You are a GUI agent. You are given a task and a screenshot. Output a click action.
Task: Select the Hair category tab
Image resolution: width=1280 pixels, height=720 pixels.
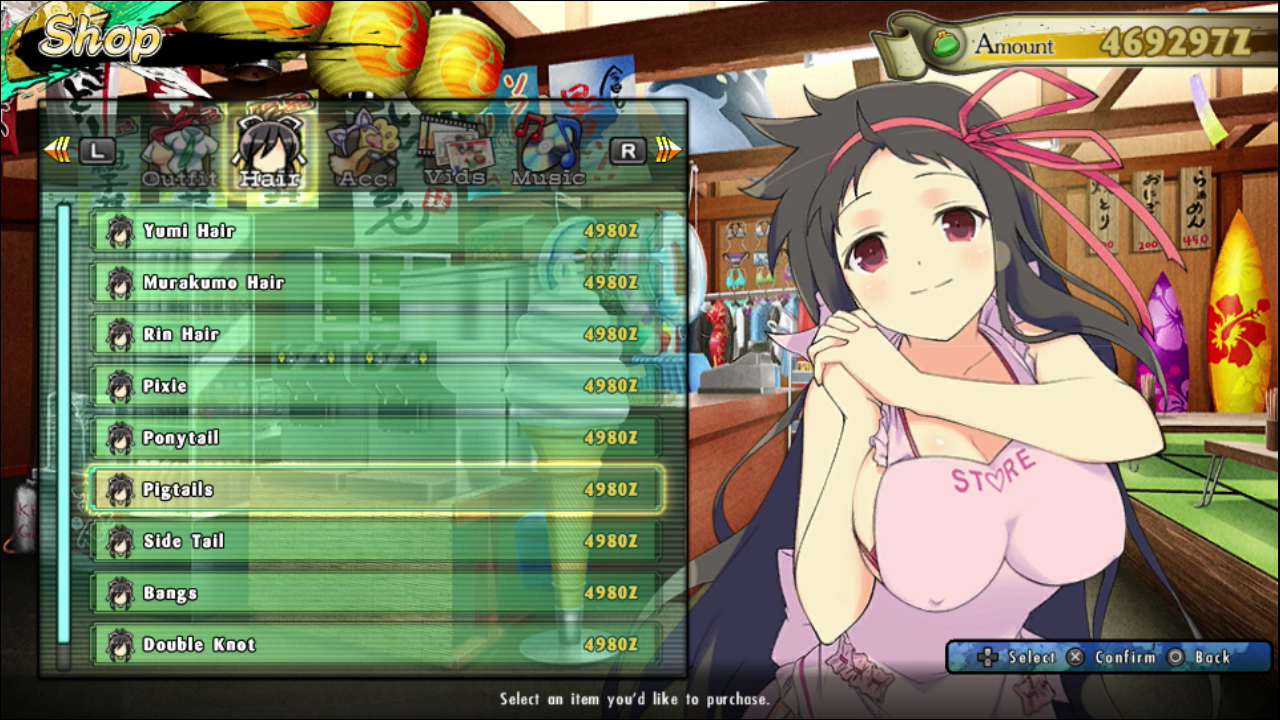tap(270, 155)
